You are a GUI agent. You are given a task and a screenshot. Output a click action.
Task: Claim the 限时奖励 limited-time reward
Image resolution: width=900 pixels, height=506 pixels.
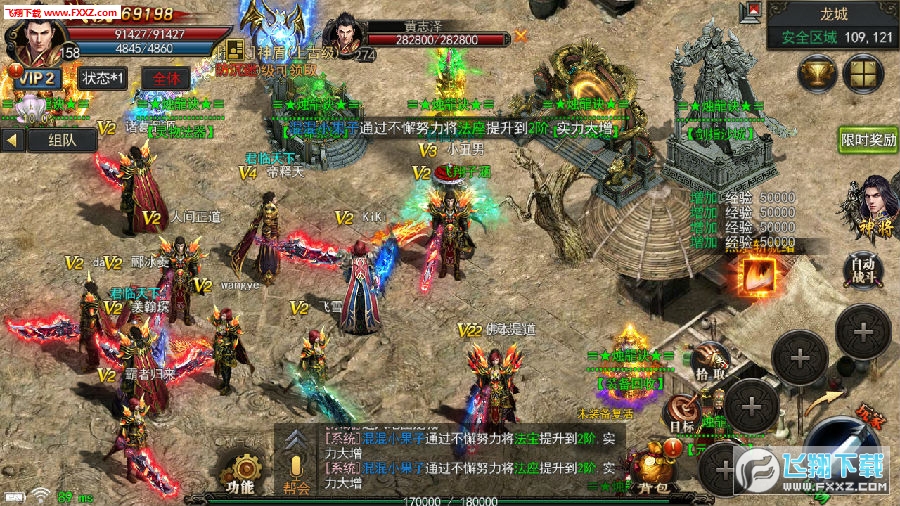click(x=868, y=140)
